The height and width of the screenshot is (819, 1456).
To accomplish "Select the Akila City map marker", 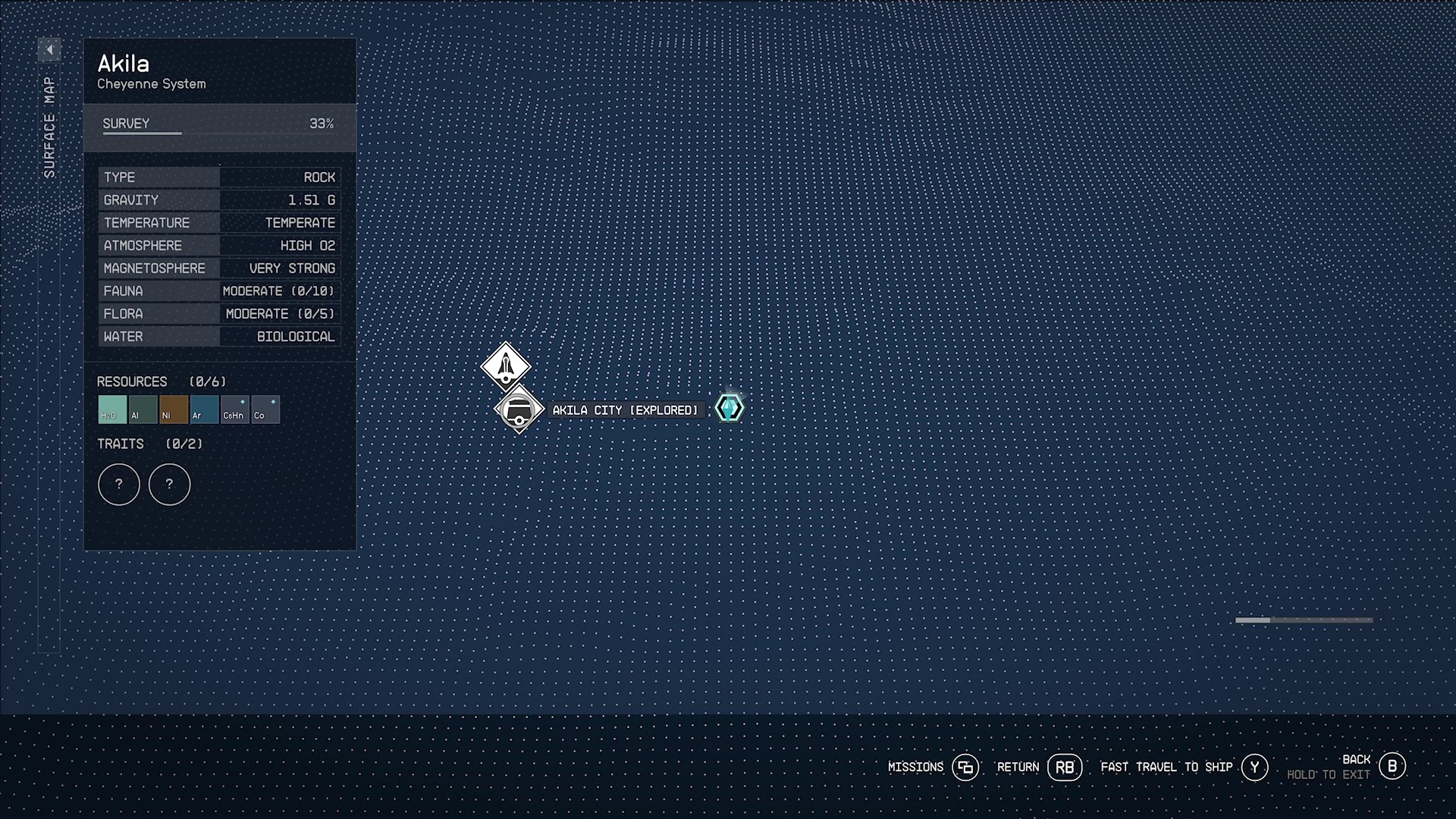I will pyautogui.click(x=519, y=410).
